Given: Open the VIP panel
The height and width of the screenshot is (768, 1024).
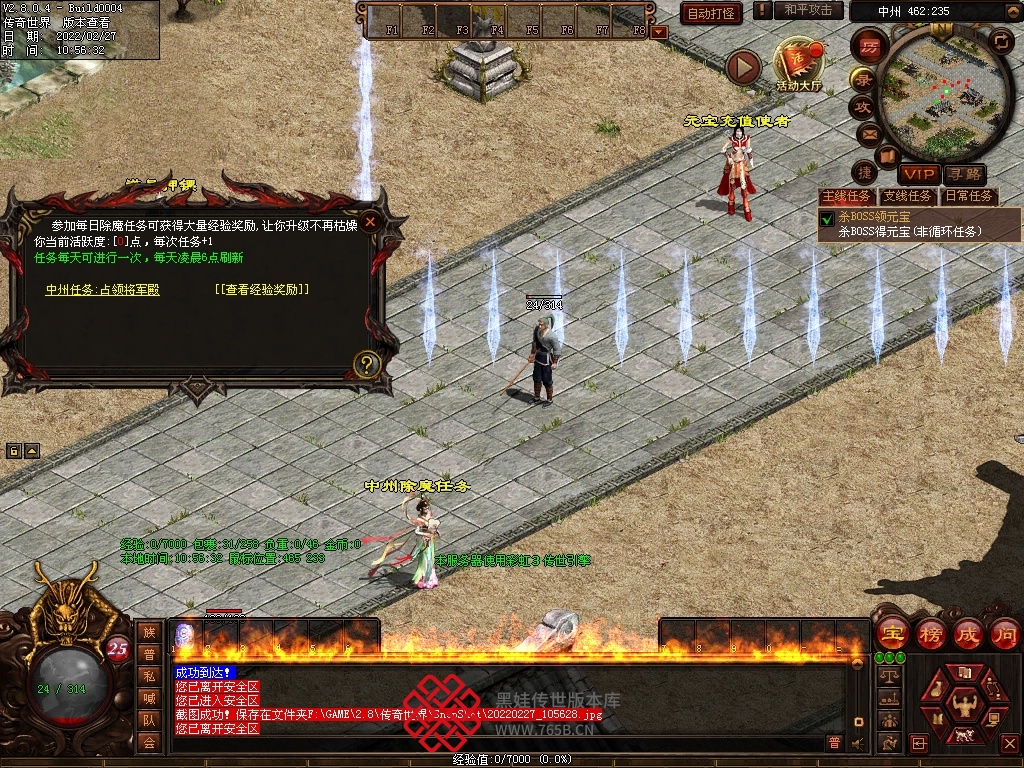Looking at the screenshot, I should [918, 175].
